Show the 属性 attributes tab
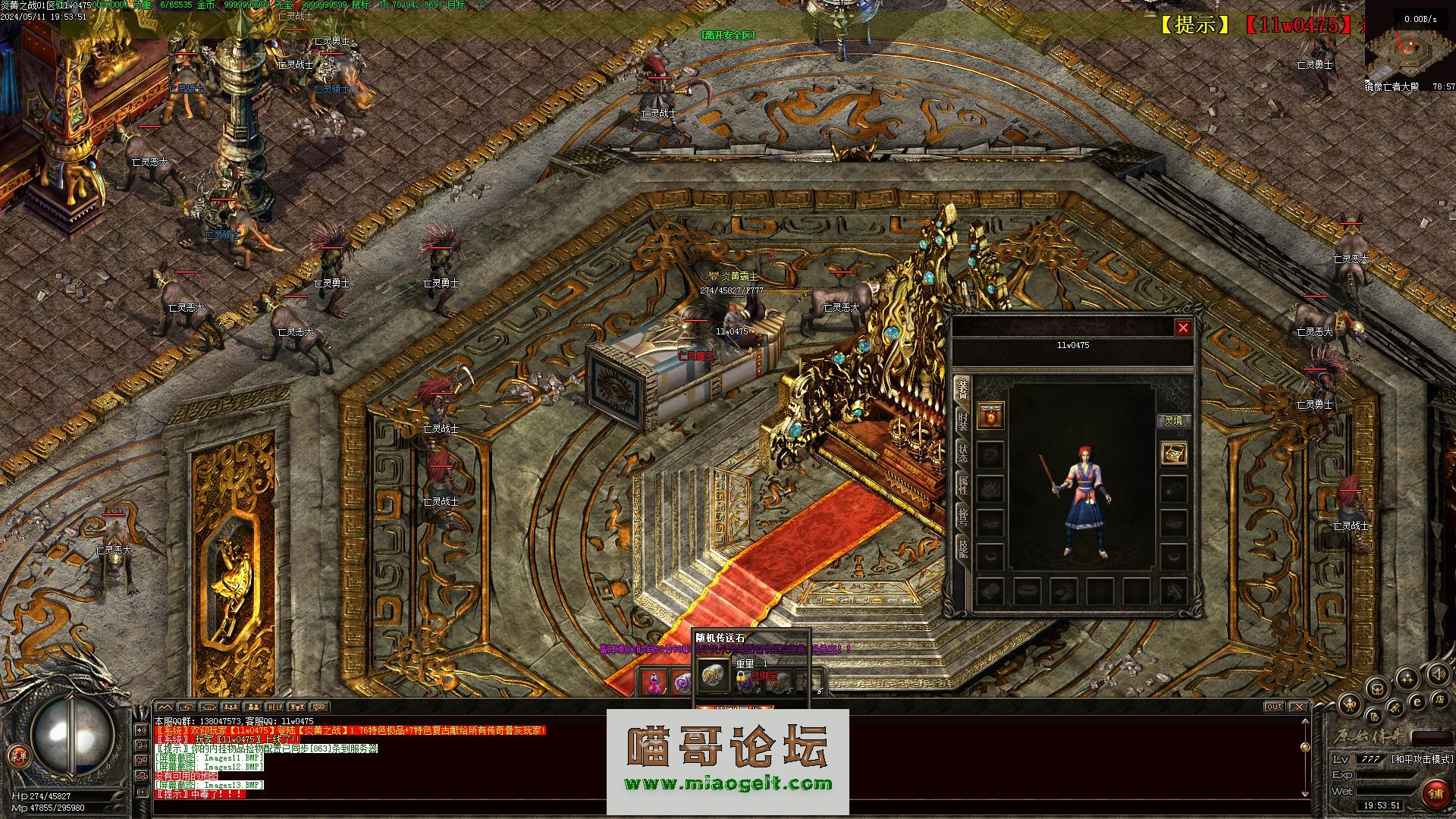The image size is (1456, 819). coord(962,485)
